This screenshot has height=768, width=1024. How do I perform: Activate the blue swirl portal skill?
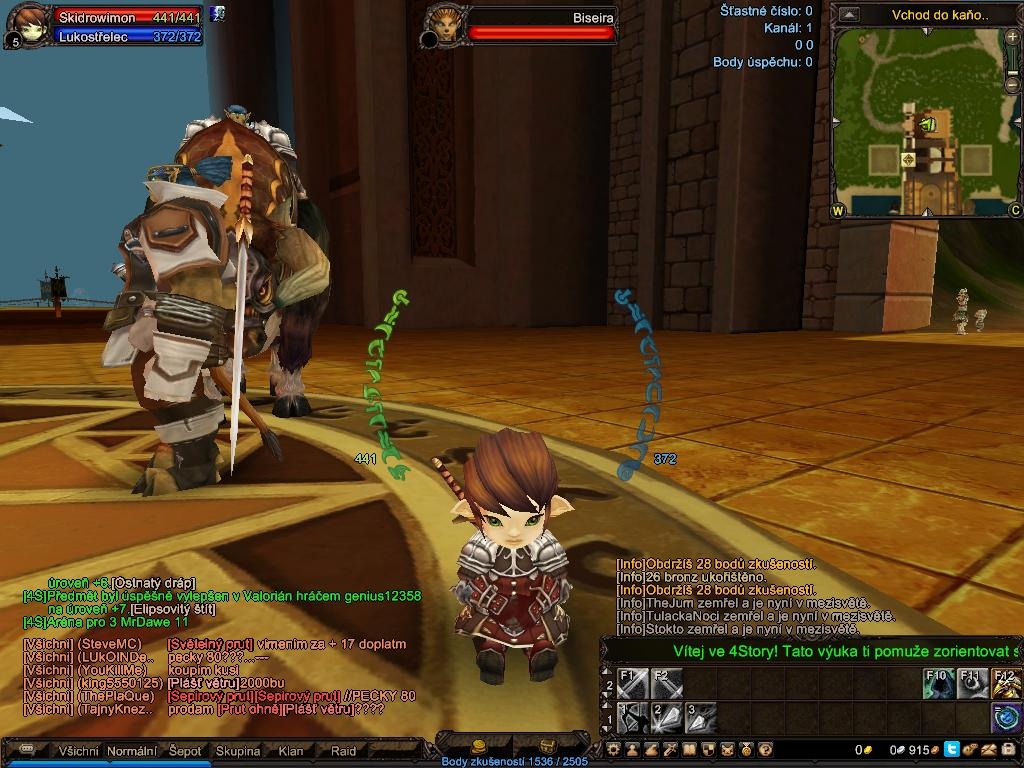pos(1006,718)
